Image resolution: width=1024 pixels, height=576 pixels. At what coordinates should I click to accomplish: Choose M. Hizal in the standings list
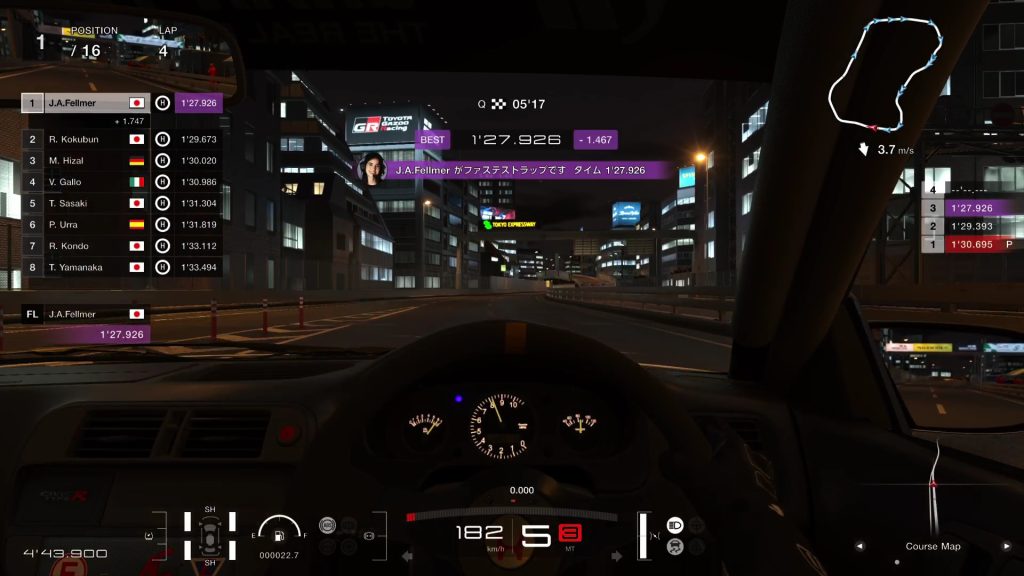pos(86,161)
